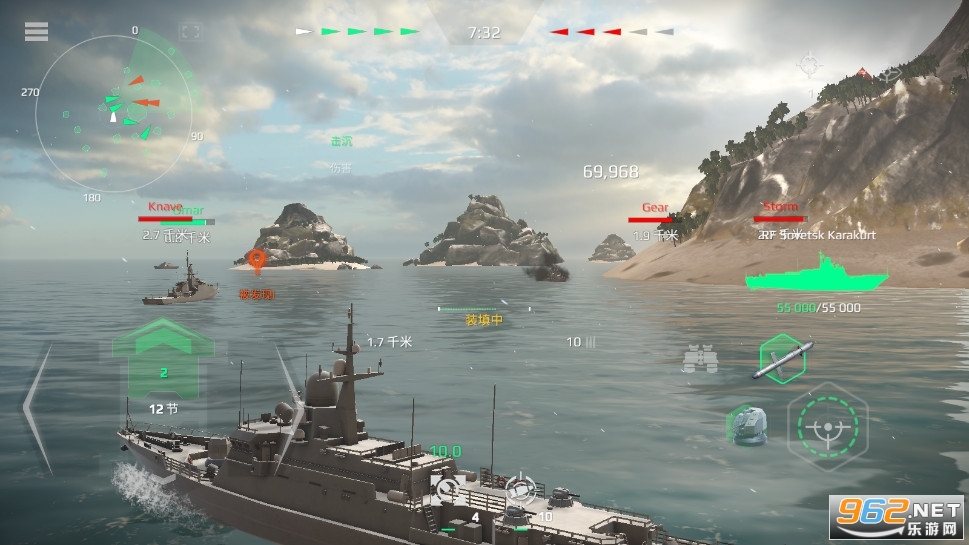This screenshot has width=969, height=545.
Task: Fire the missile weapon
Action: point(780,359)
